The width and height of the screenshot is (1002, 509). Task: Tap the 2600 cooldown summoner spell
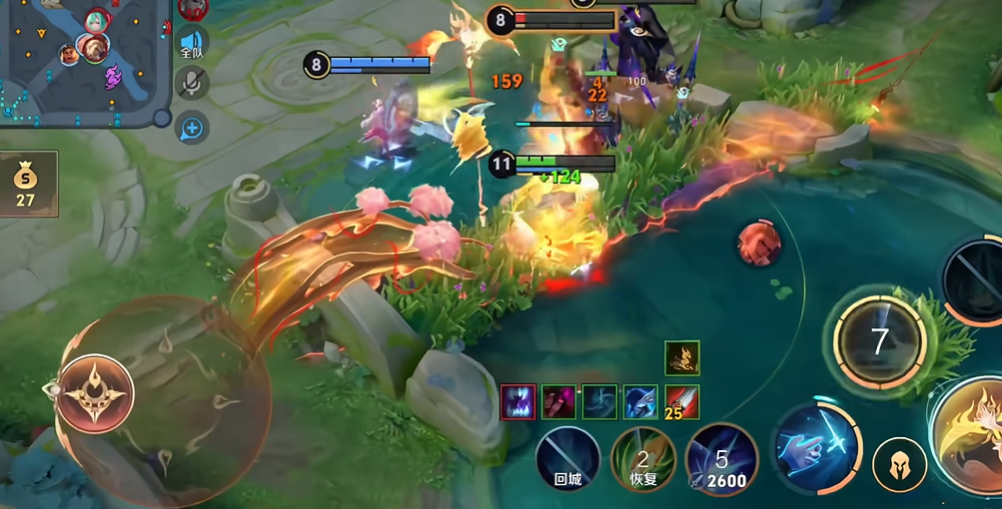click(722, 459)
